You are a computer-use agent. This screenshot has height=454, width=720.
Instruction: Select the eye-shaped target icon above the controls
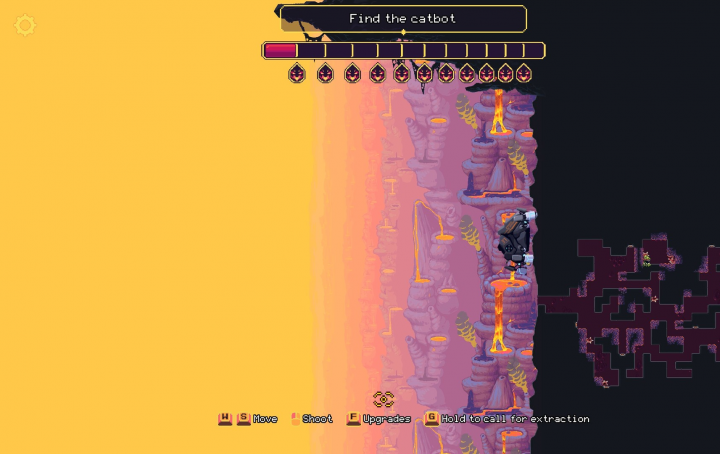(384, 399)
